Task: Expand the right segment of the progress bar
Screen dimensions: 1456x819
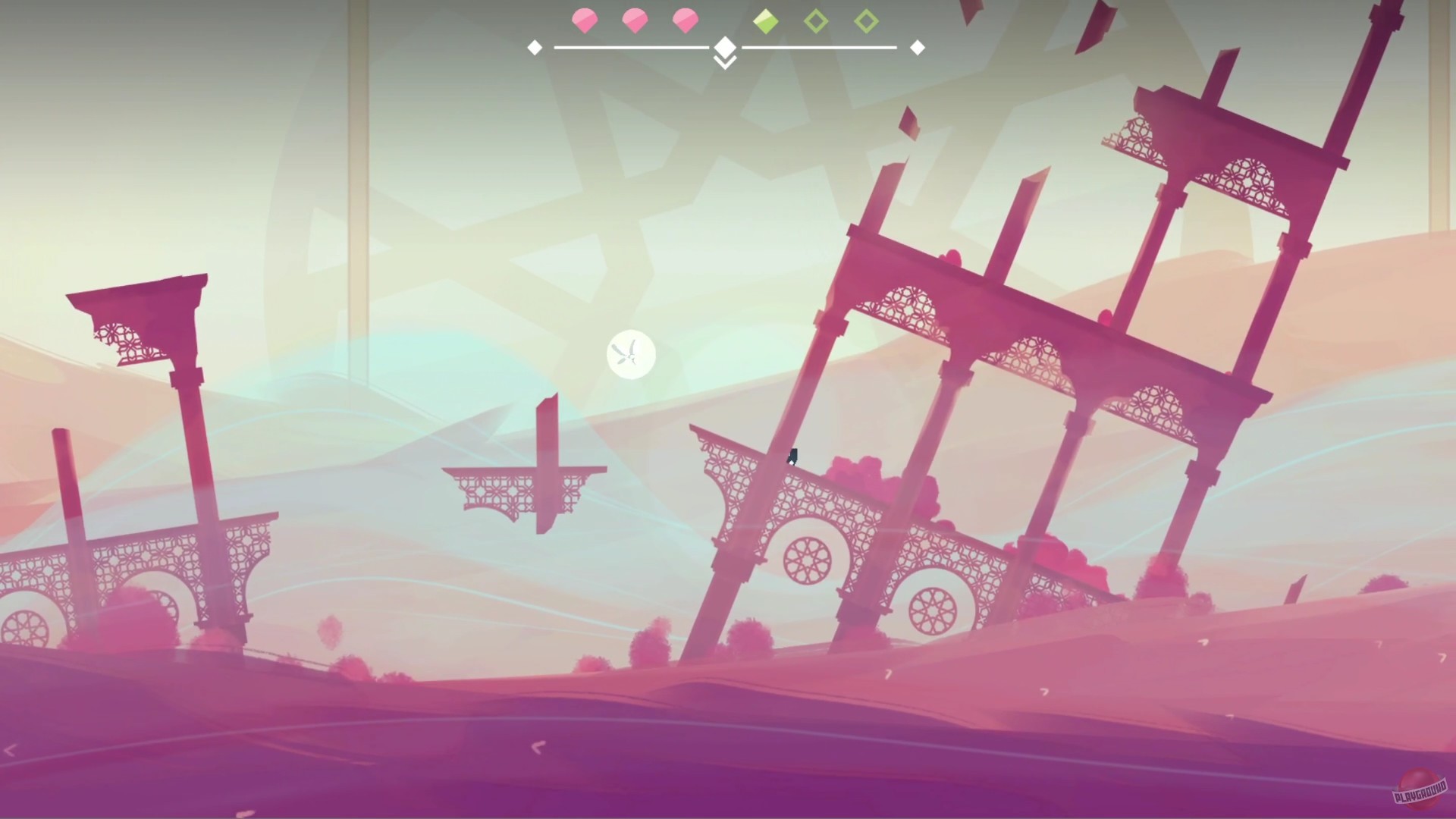Action: coord(823,47)
